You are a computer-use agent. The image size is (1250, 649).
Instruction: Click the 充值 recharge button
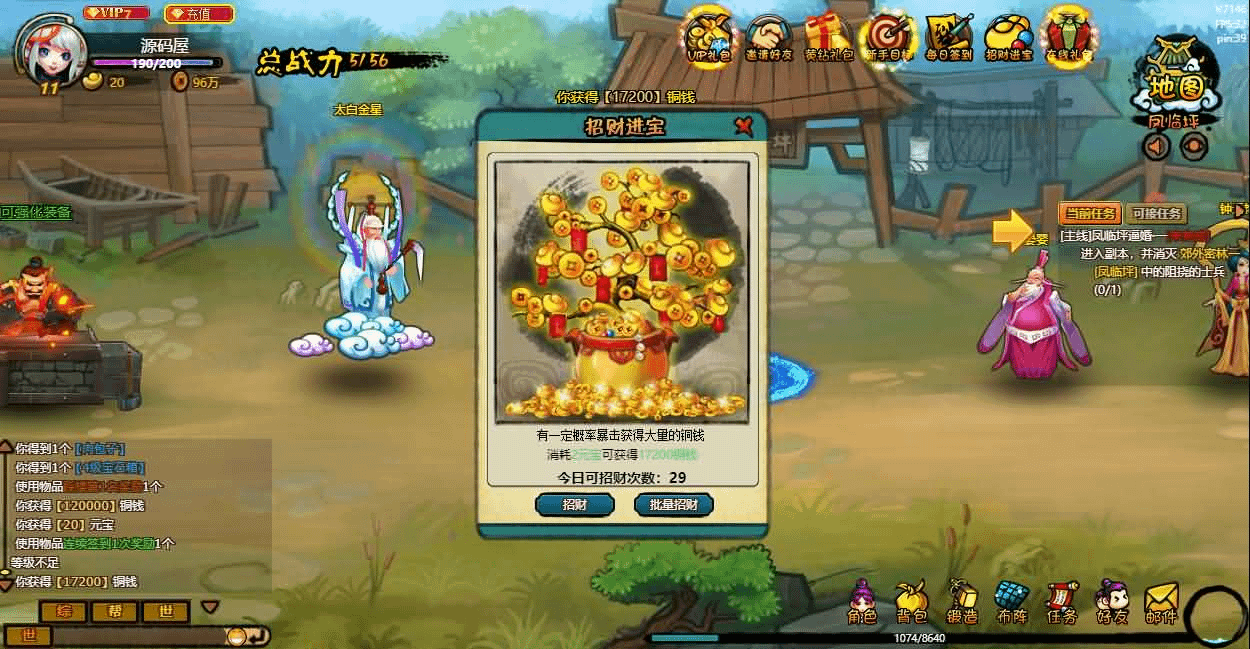pyautogui.click(x=198, y=14)
